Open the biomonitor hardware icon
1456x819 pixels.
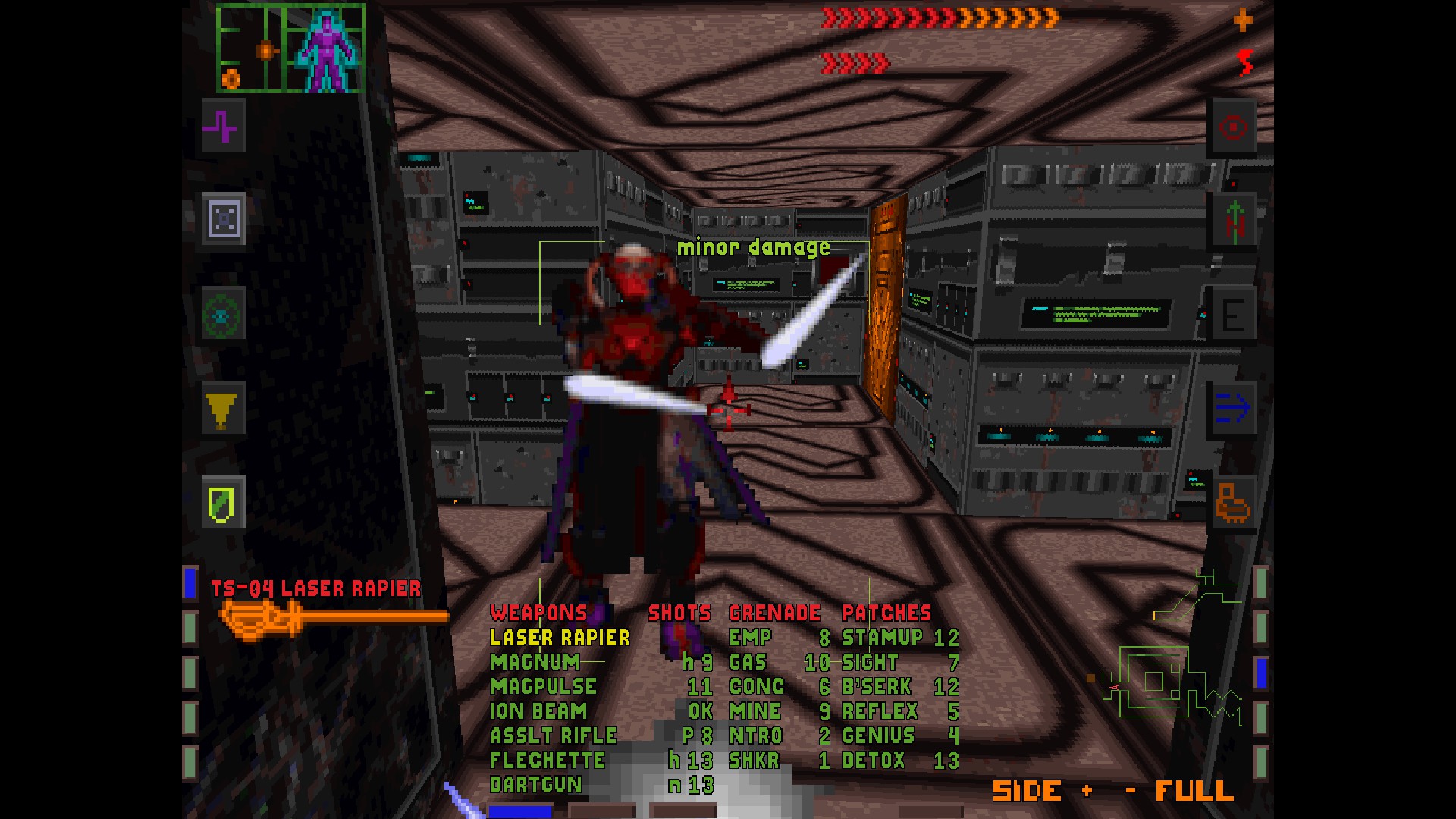[1234, 220]
